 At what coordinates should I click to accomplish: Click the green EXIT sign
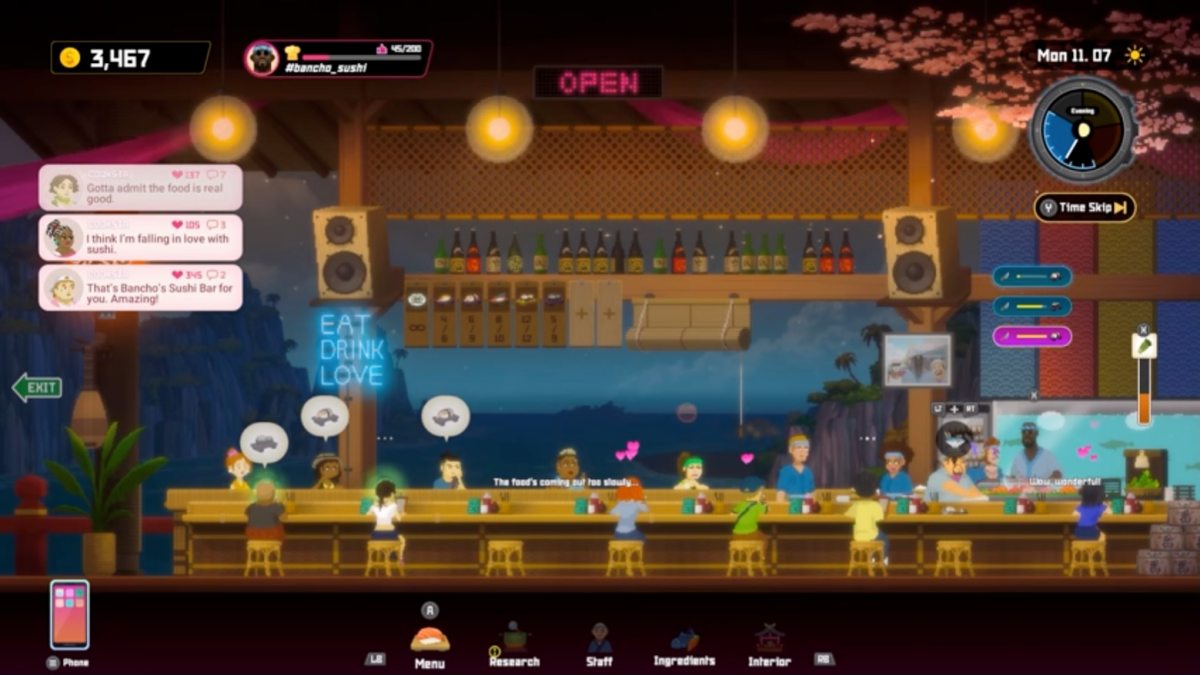[x=37, y=387]
